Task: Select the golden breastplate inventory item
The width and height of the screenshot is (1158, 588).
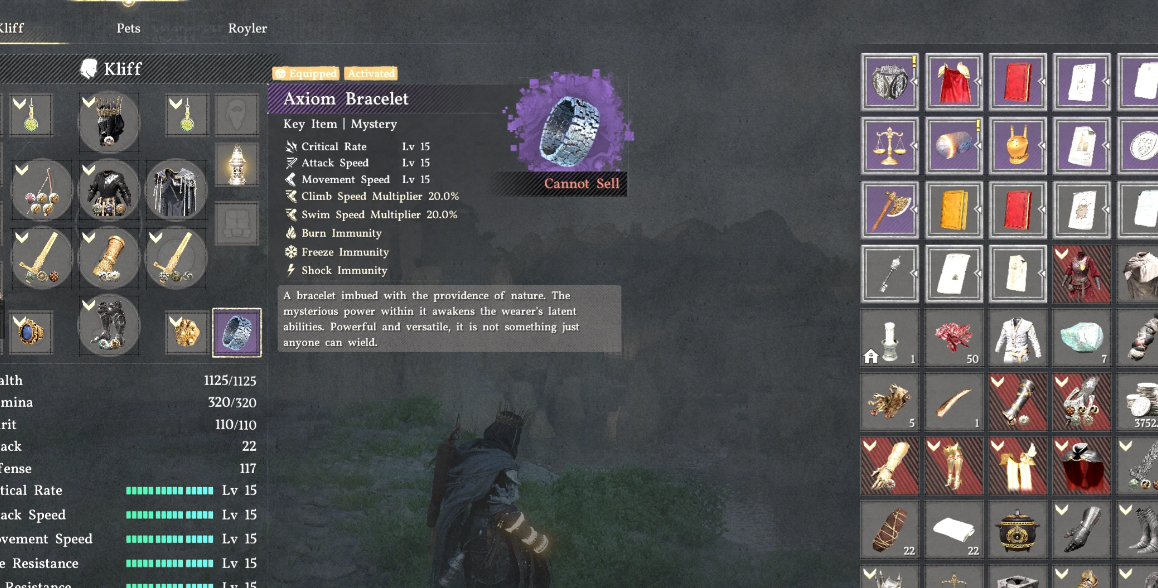Action: pyautogui.click(x=1018, y=146)
